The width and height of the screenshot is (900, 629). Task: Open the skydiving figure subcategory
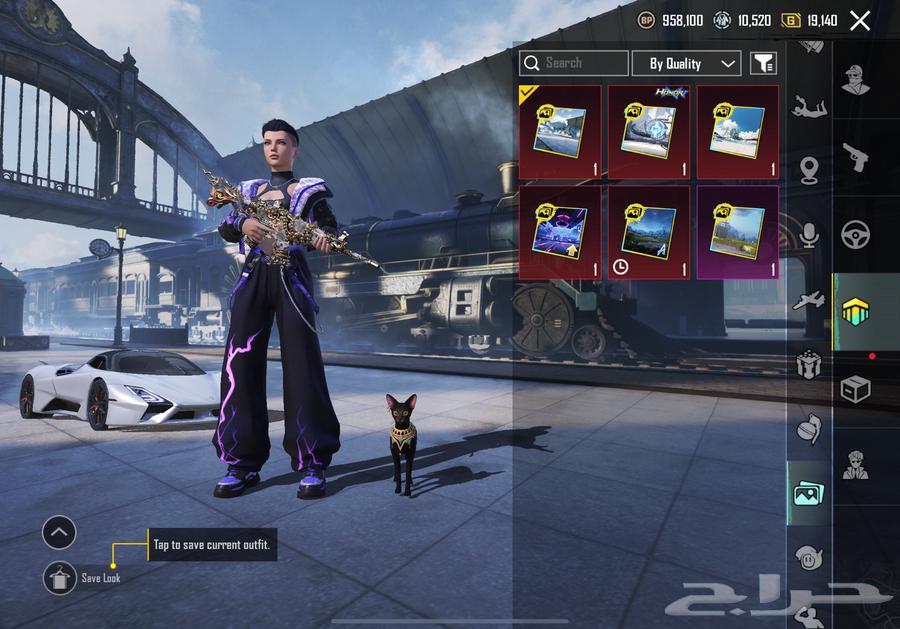[x=809, y=105]
